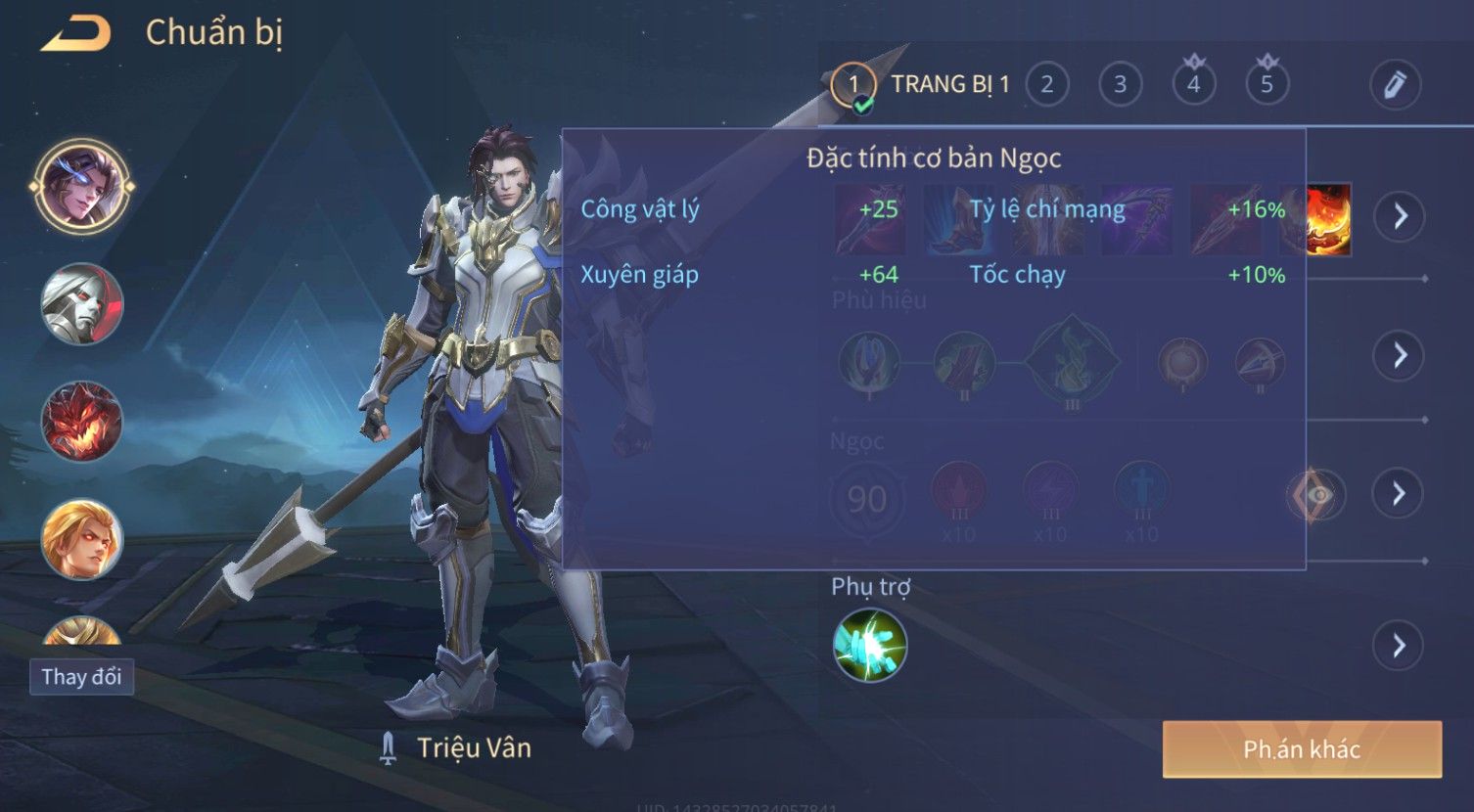
Task: Toggle the rune stats eye icon
Action: pyautogui.click(x=1316, y=495)
